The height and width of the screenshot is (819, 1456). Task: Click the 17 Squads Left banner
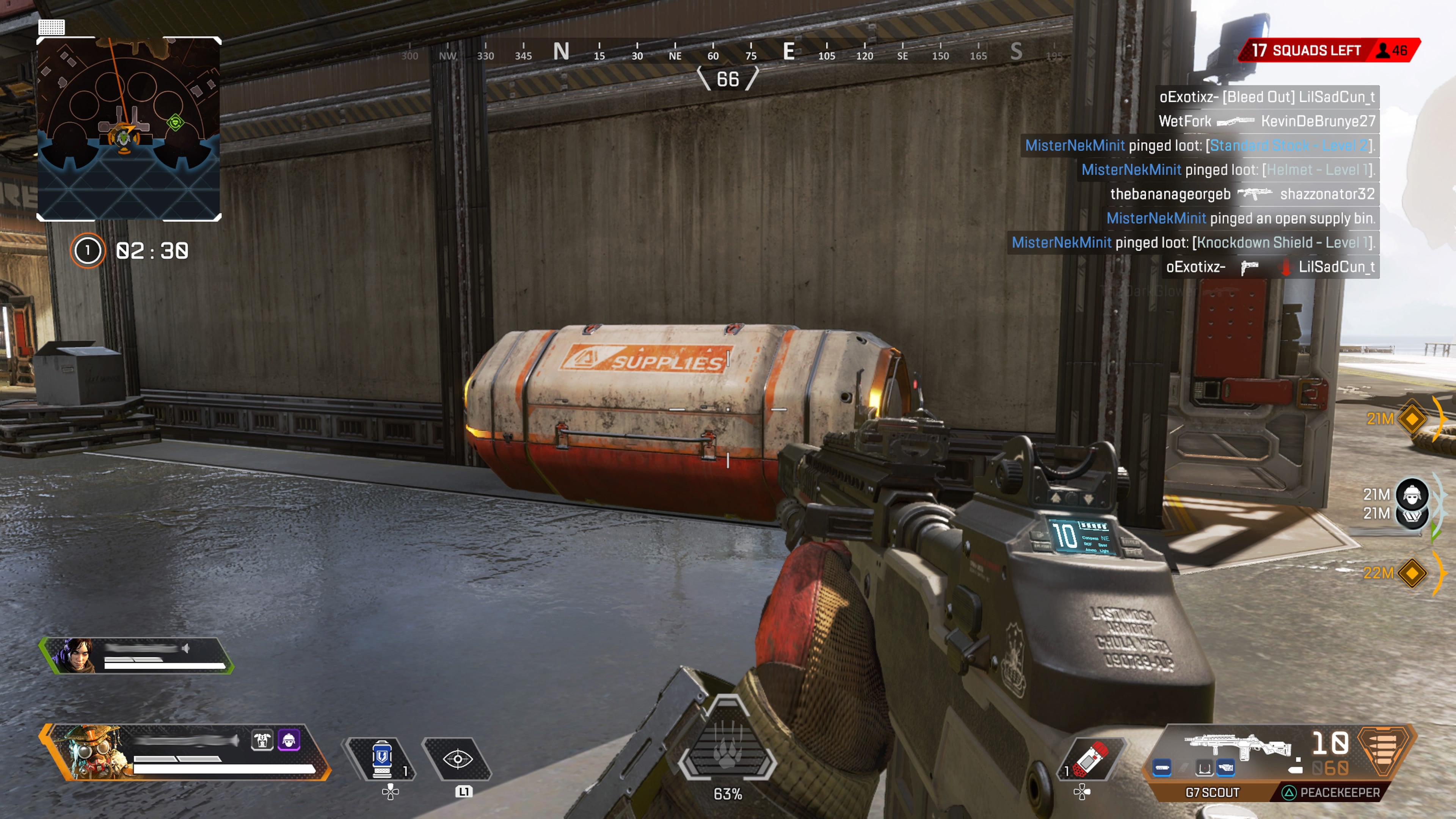[1305, 50]
